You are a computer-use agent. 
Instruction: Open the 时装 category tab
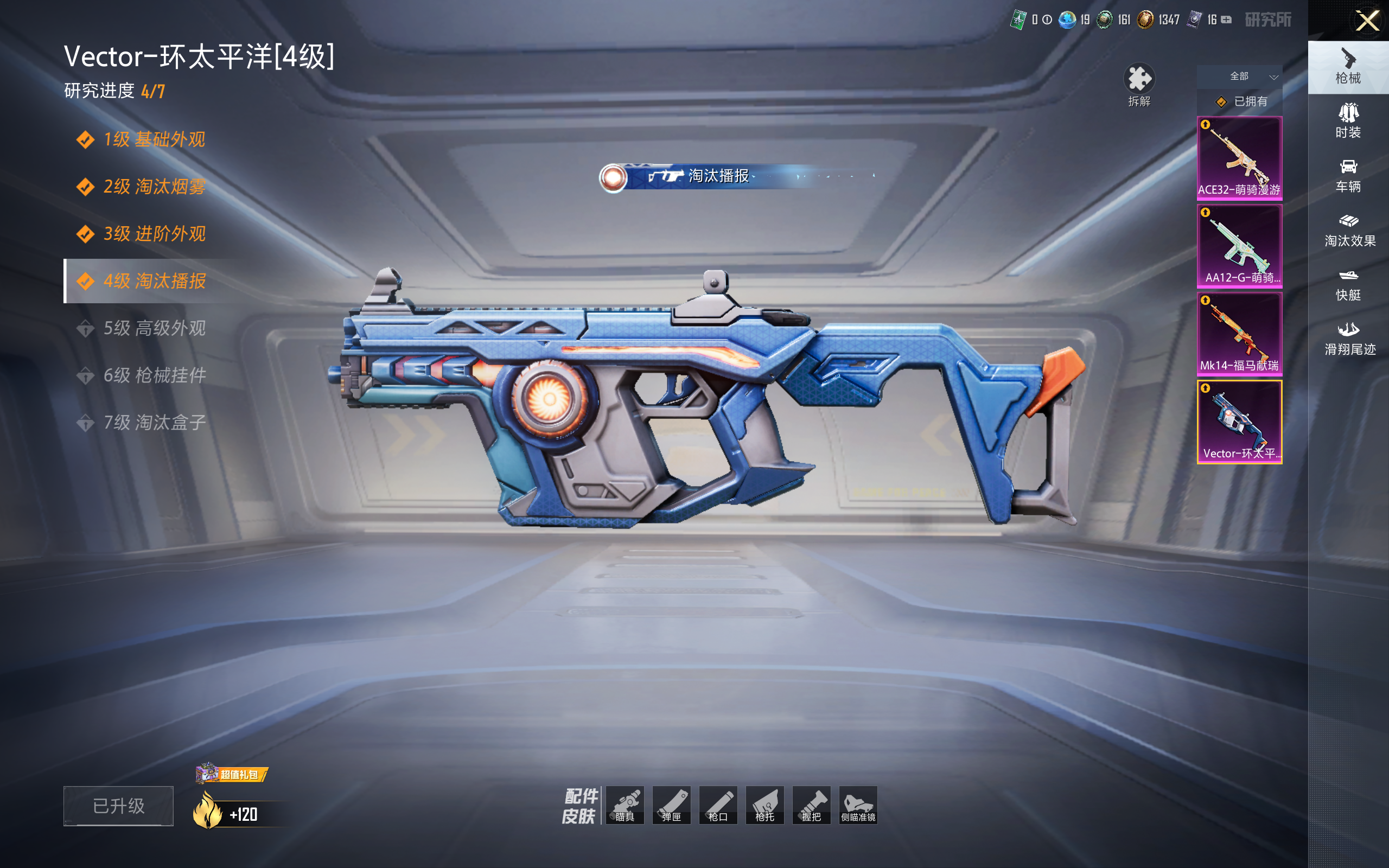(x=1348, y=121)
